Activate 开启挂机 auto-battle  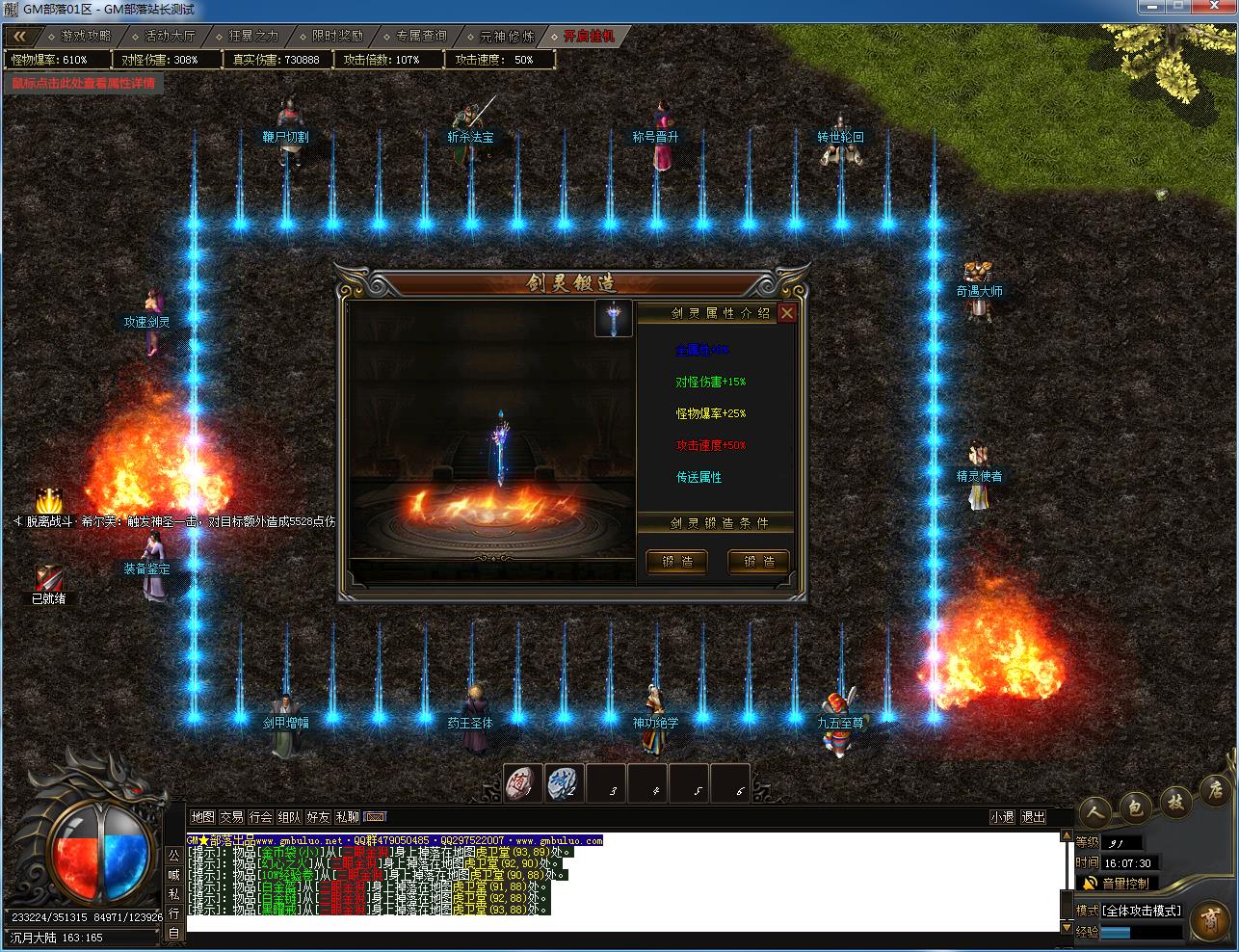point(589,37)
